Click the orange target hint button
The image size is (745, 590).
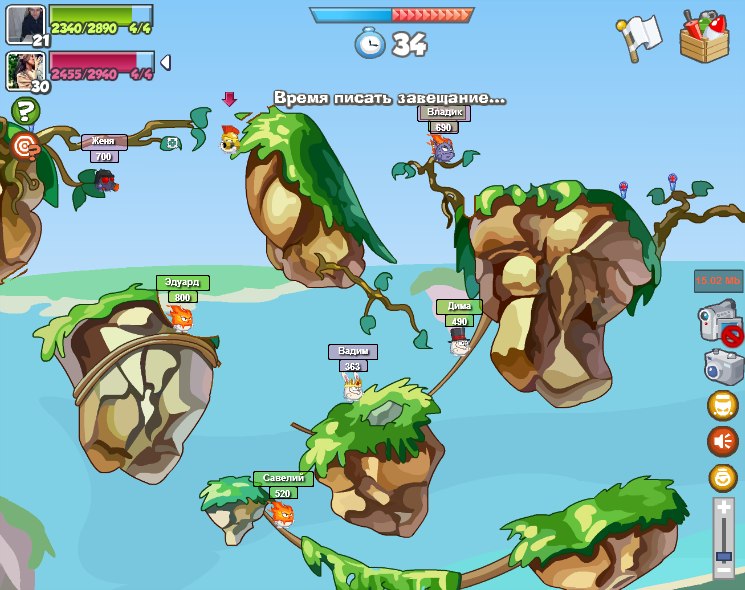(x=25, y=146)
